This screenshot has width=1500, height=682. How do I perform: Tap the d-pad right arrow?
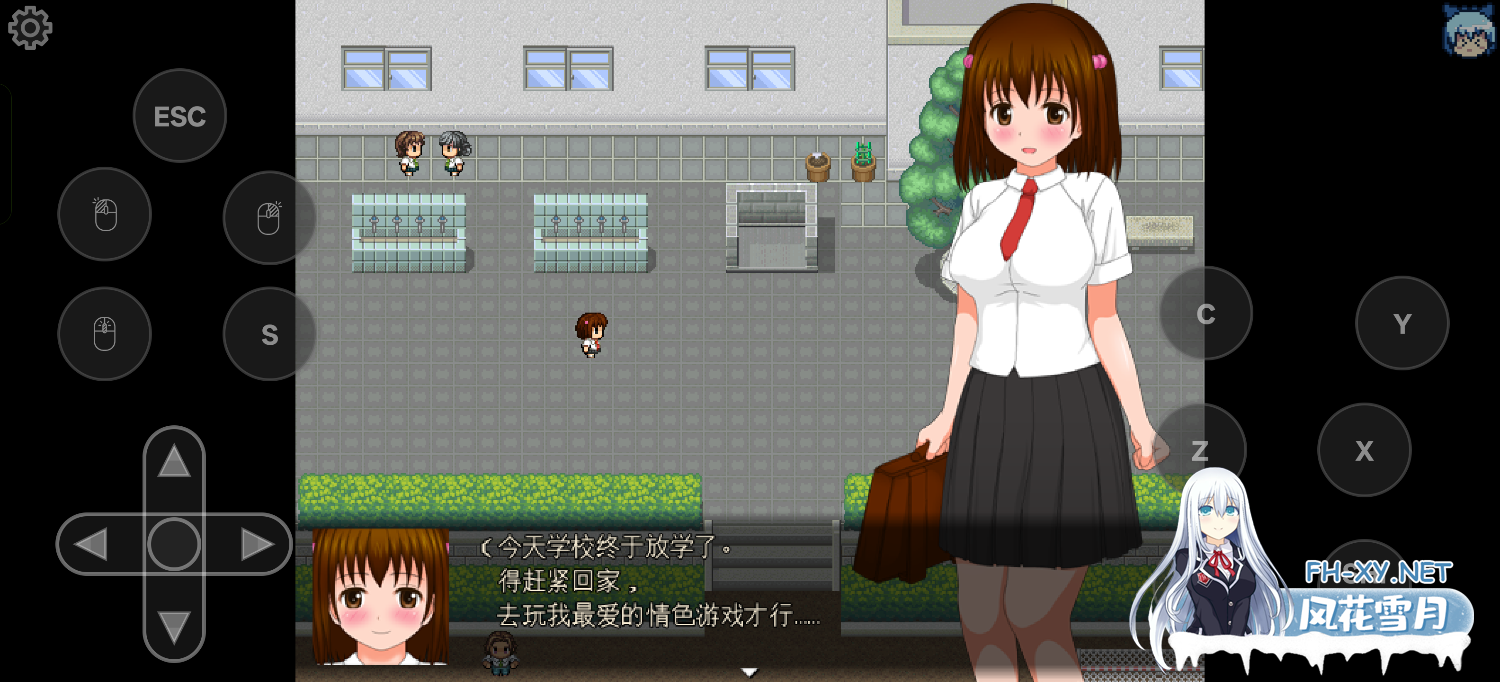tap(257, 544)
